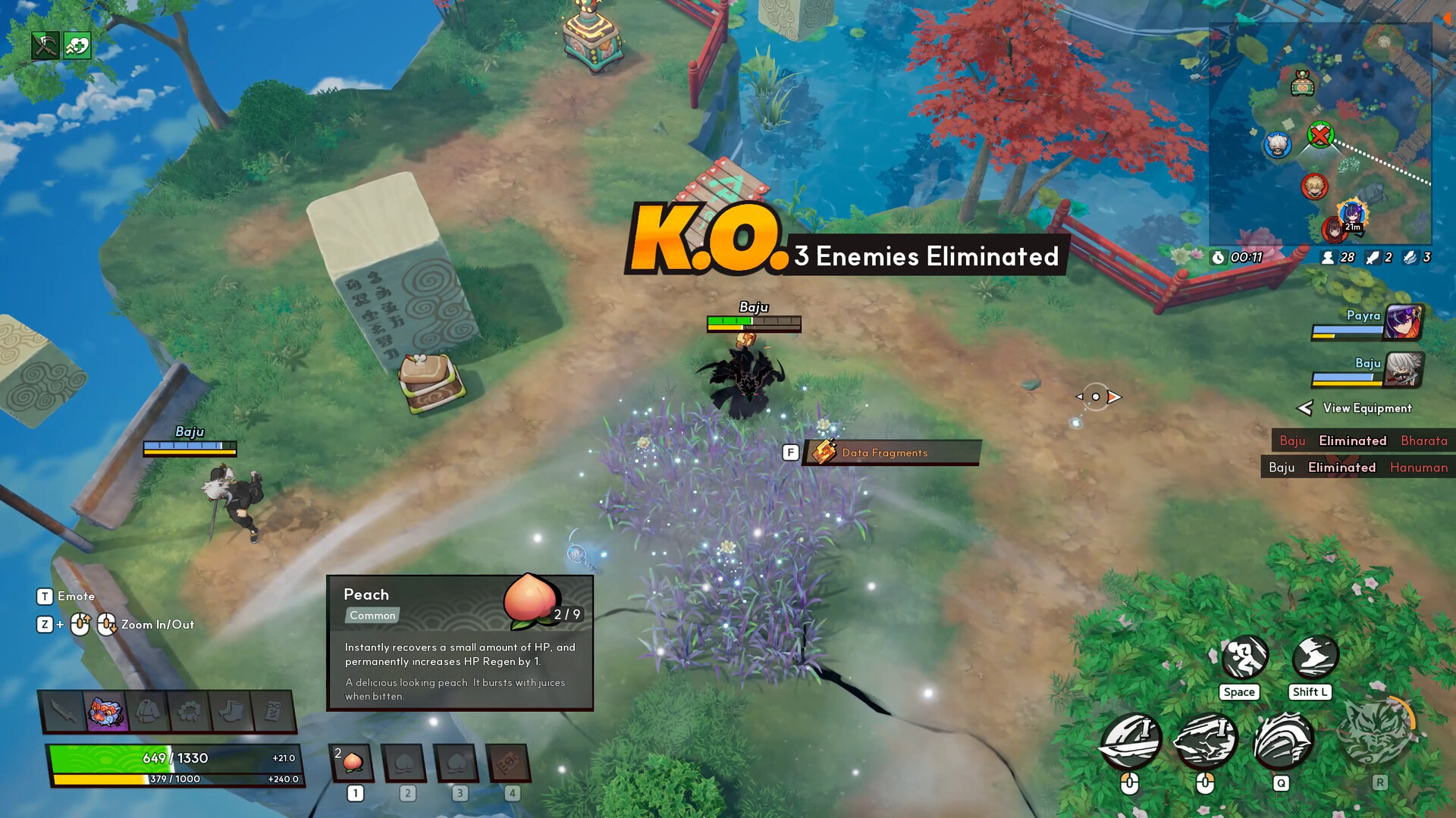
Task: Select the crossed weapons buff icon top-left
Action: (x=44, y=45)
